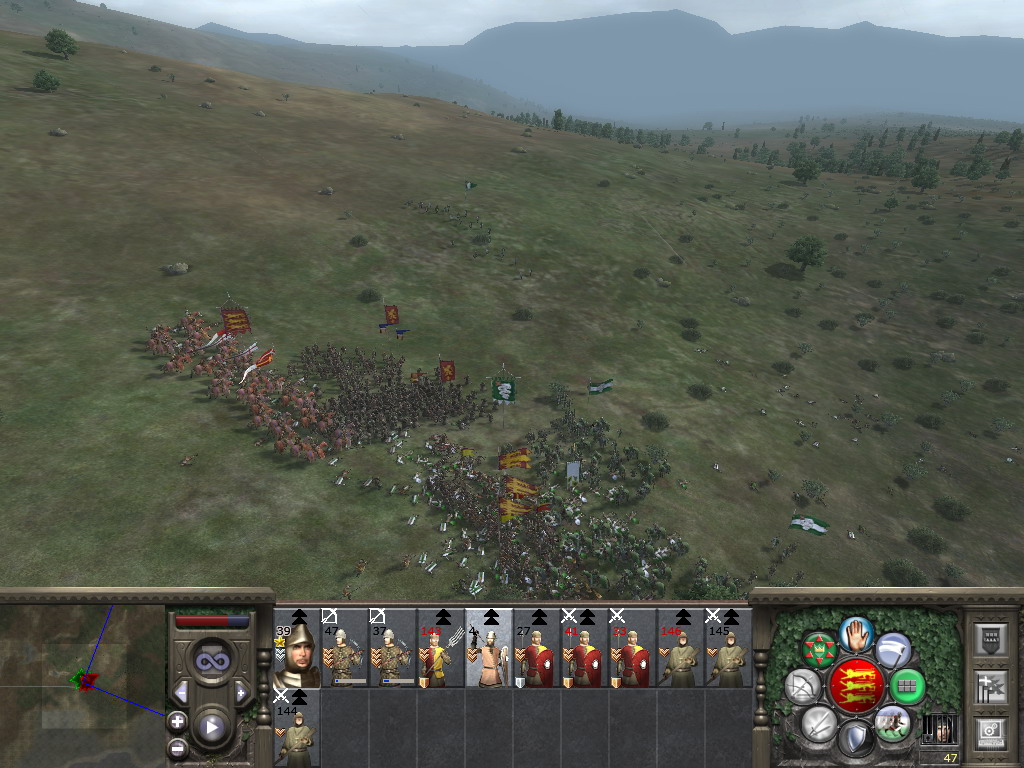Open the green formation grid button

[x=907, y=686]
